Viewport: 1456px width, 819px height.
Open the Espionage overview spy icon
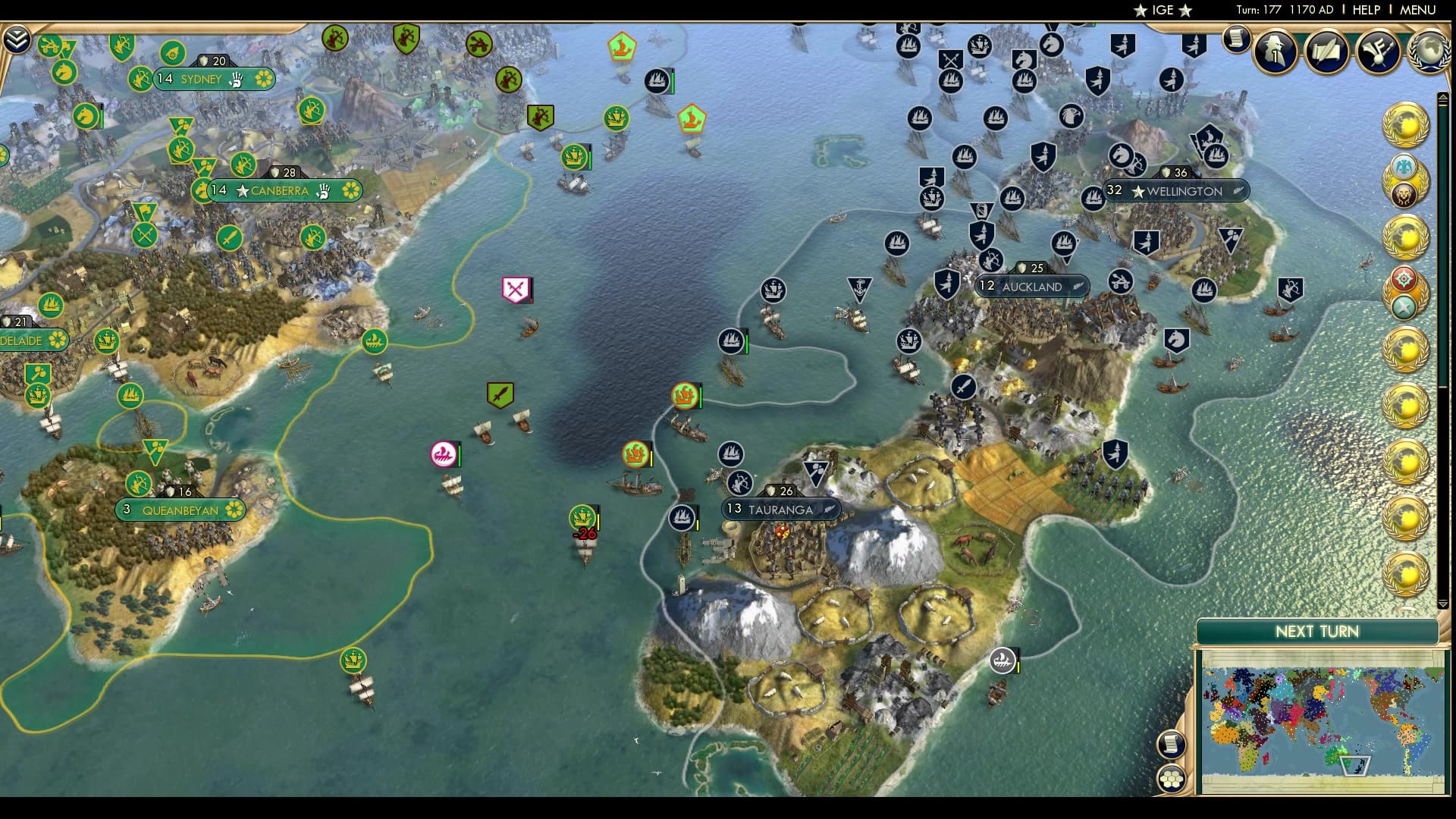[1276, 52]
